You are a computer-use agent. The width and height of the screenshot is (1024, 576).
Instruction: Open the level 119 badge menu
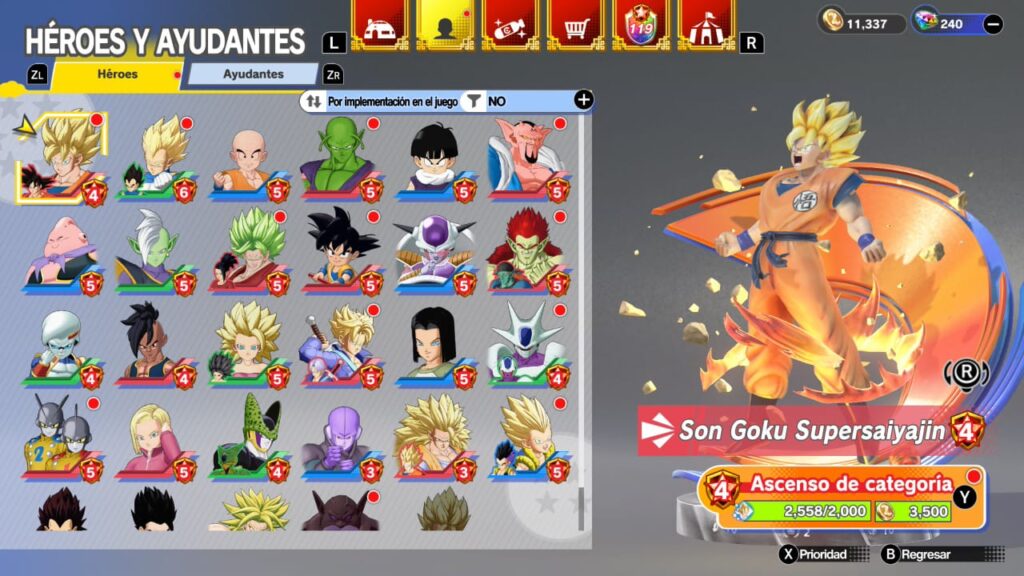pos(640,24)
